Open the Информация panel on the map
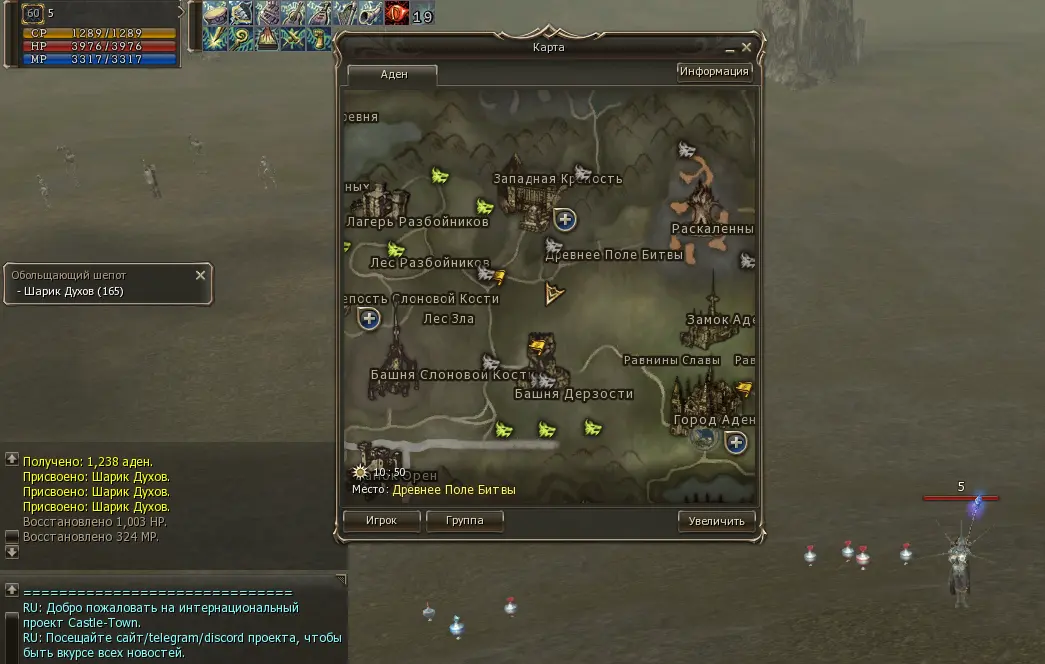1045x664 pixels. 714,72
